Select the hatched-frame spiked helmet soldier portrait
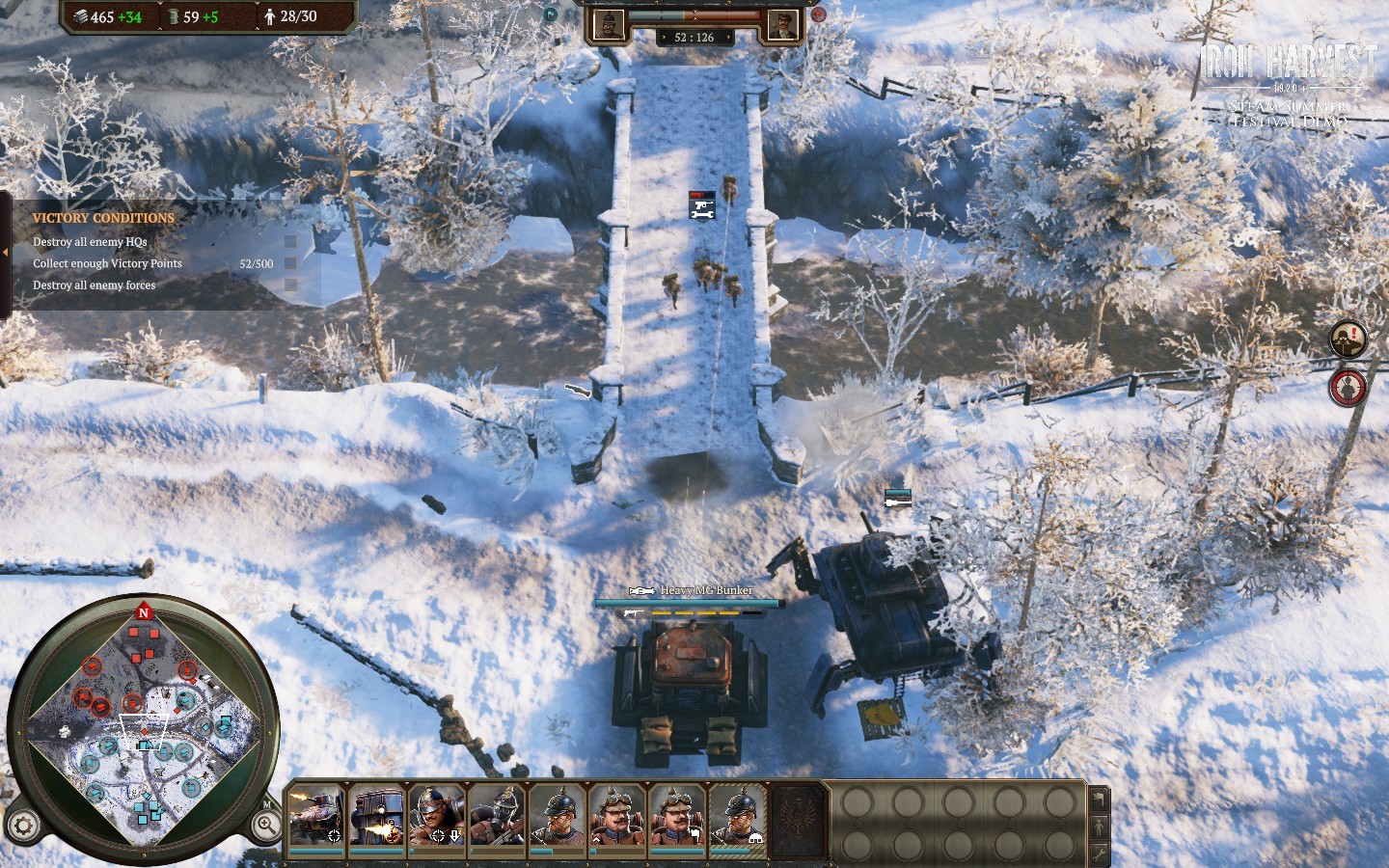Screen dimensions: 1389x868 point(738,816)
